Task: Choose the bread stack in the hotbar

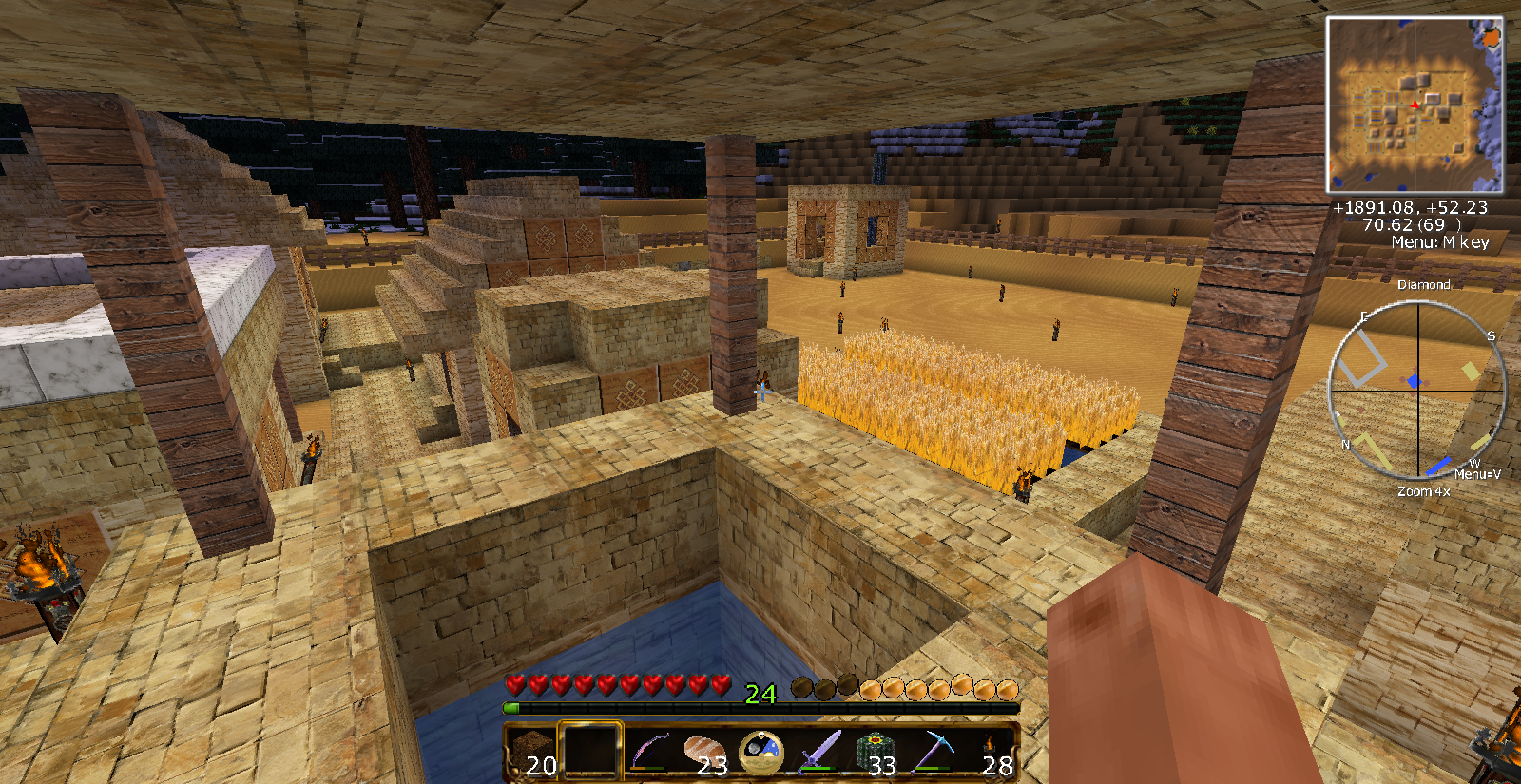Action: (704, 751)
